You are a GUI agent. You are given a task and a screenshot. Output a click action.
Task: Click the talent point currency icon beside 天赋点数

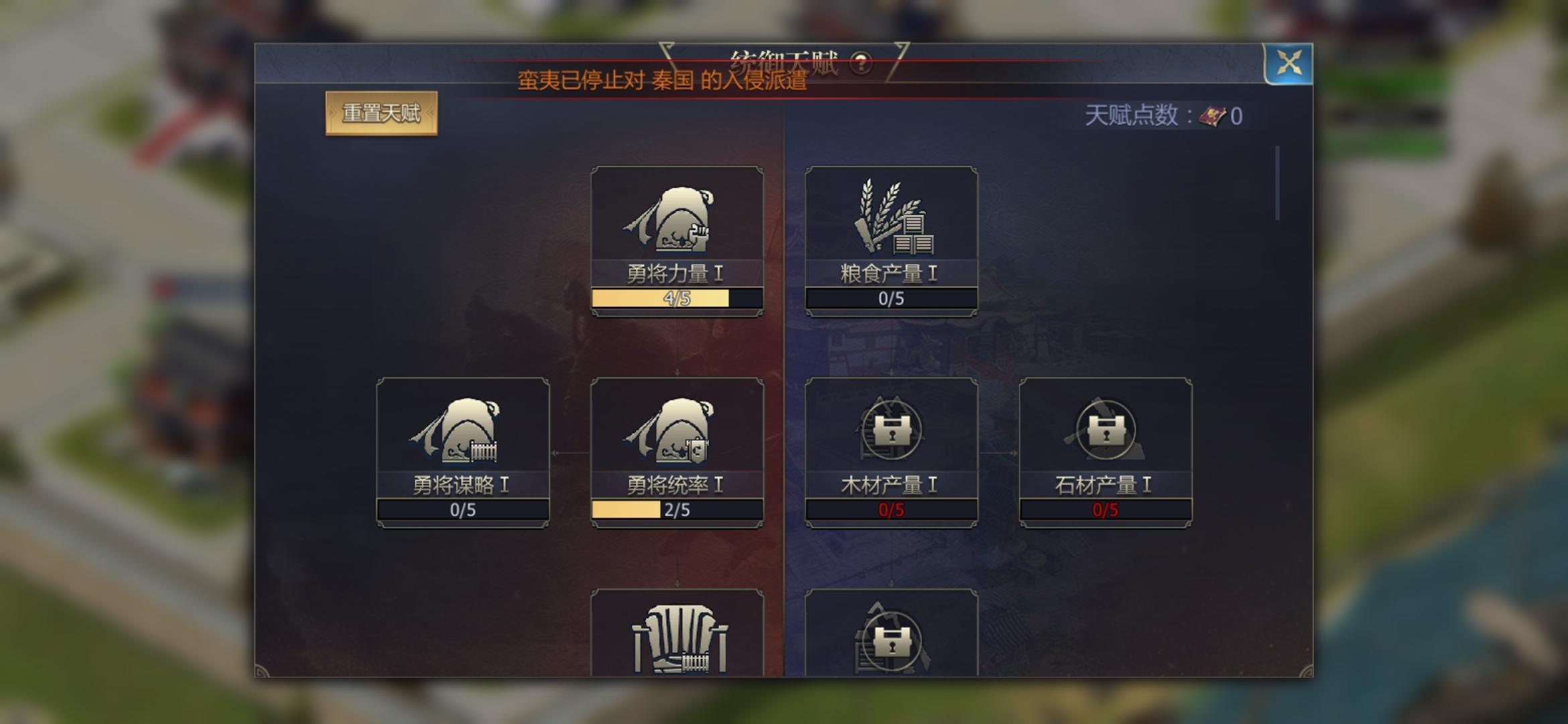click(1210, 115)
